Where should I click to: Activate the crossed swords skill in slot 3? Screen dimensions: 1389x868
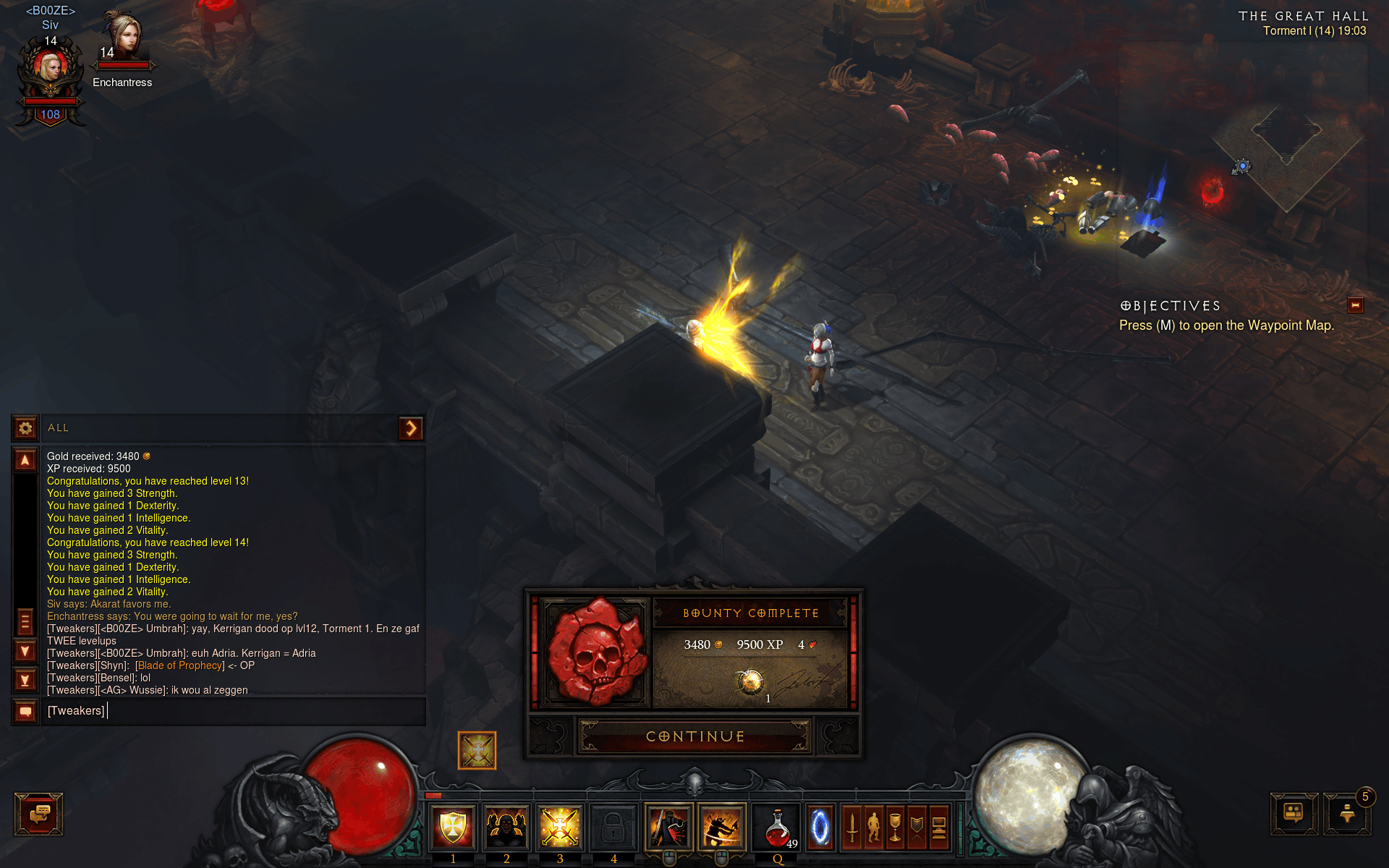[560, 826]
